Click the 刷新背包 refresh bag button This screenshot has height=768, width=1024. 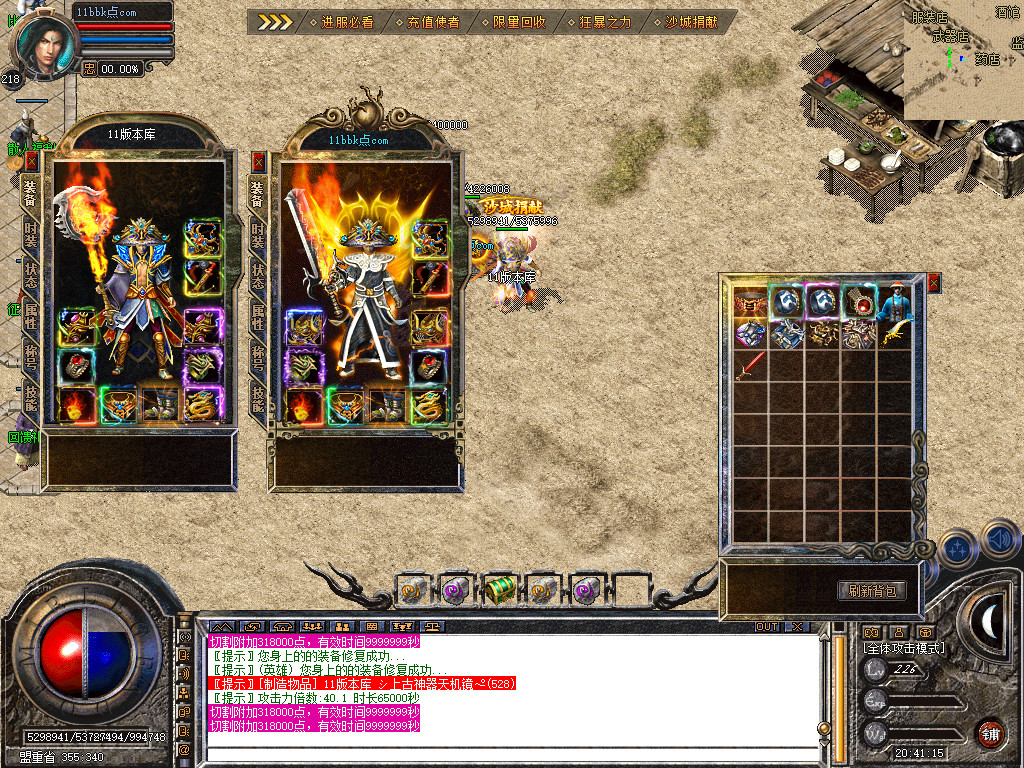coord(871,590)
